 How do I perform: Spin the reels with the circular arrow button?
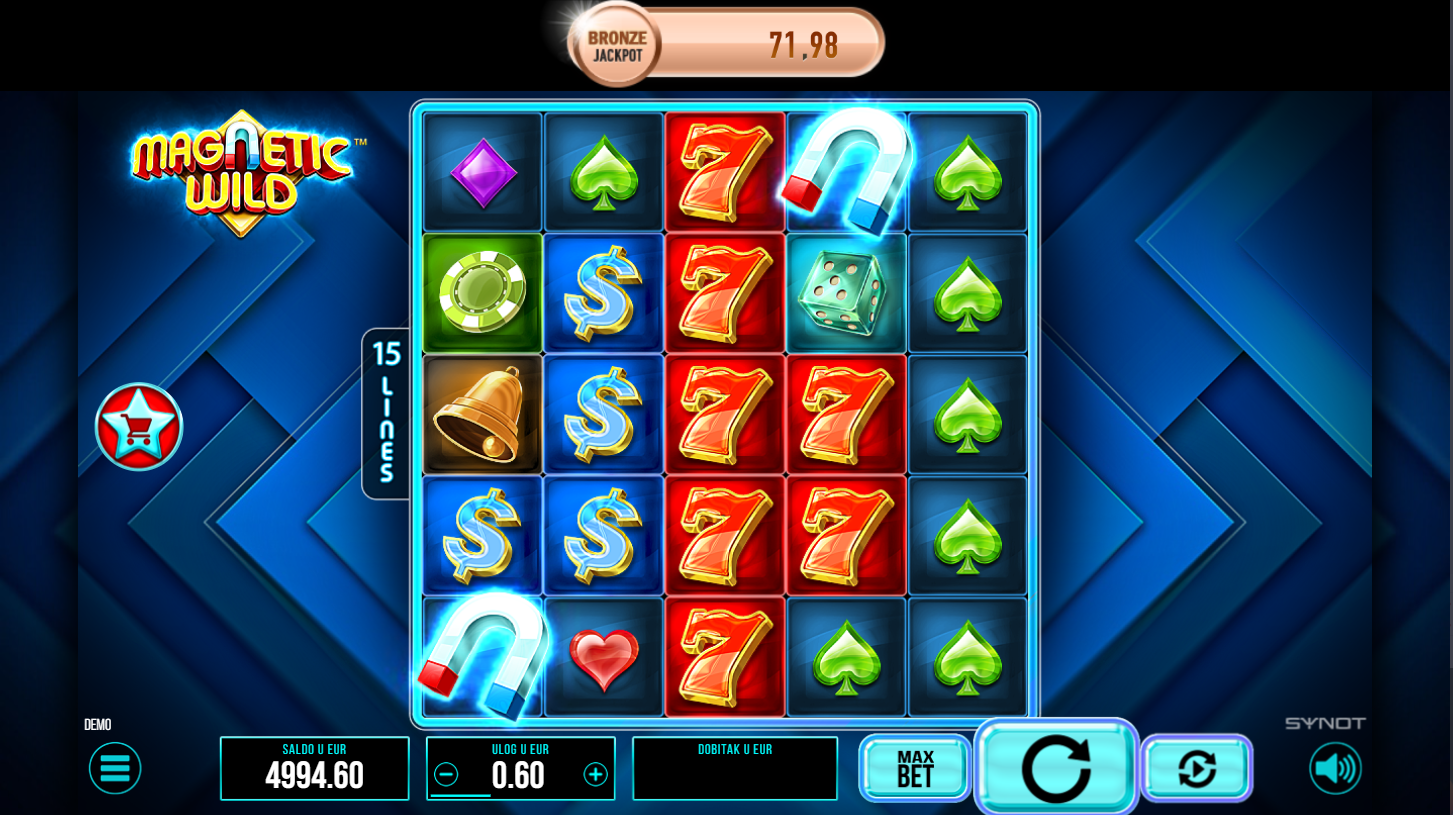(1056, 768)
